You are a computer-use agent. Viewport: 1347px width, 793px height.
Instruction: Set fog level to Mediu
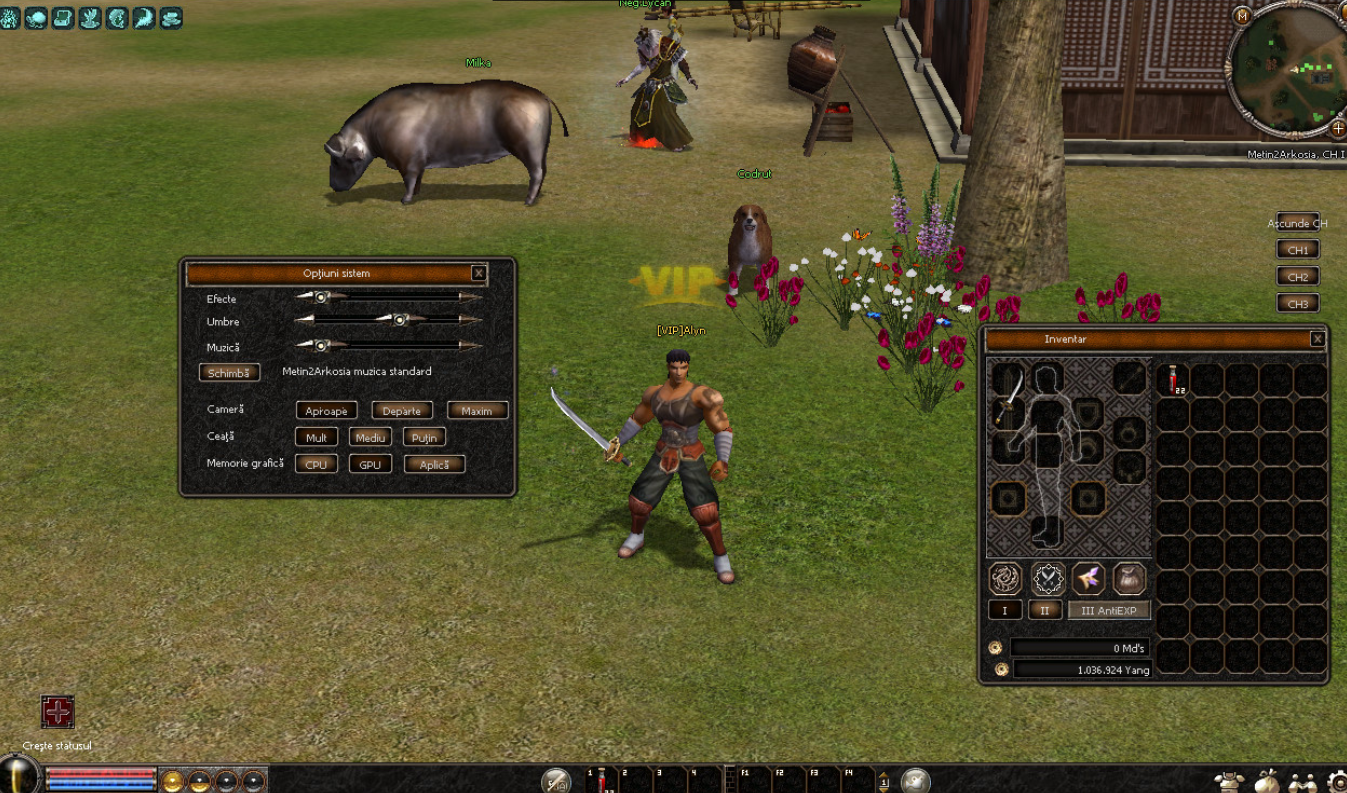tap(370, 438)
